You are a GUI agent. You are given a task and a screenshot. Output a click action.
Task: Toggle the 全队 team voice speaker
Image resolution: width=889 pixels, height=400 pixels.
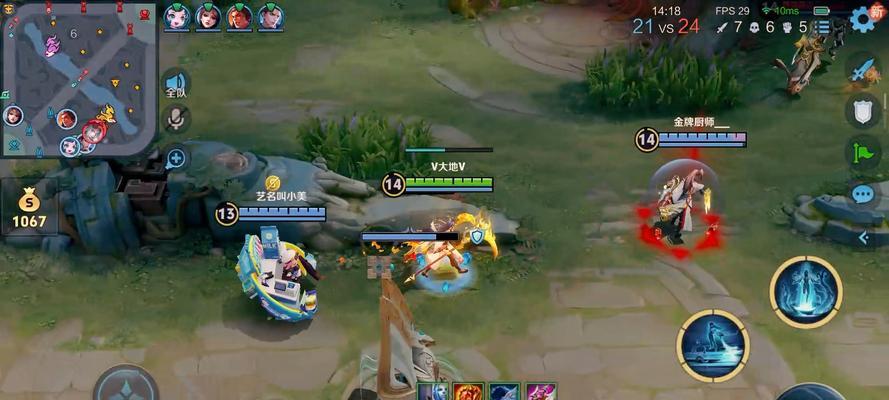point(176,84)
